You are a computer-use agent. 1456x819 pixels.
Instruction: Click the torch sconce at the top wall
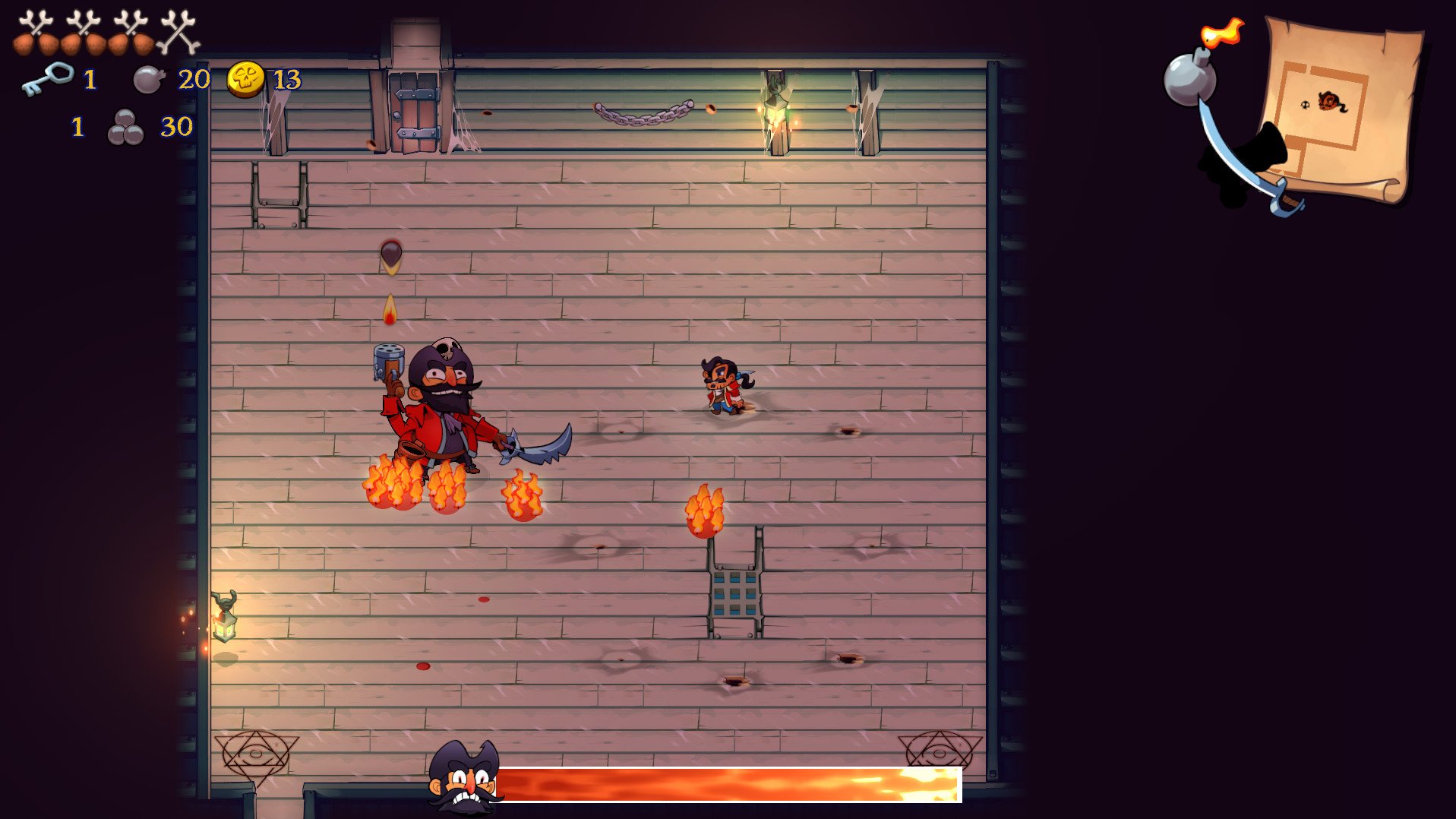776,110
